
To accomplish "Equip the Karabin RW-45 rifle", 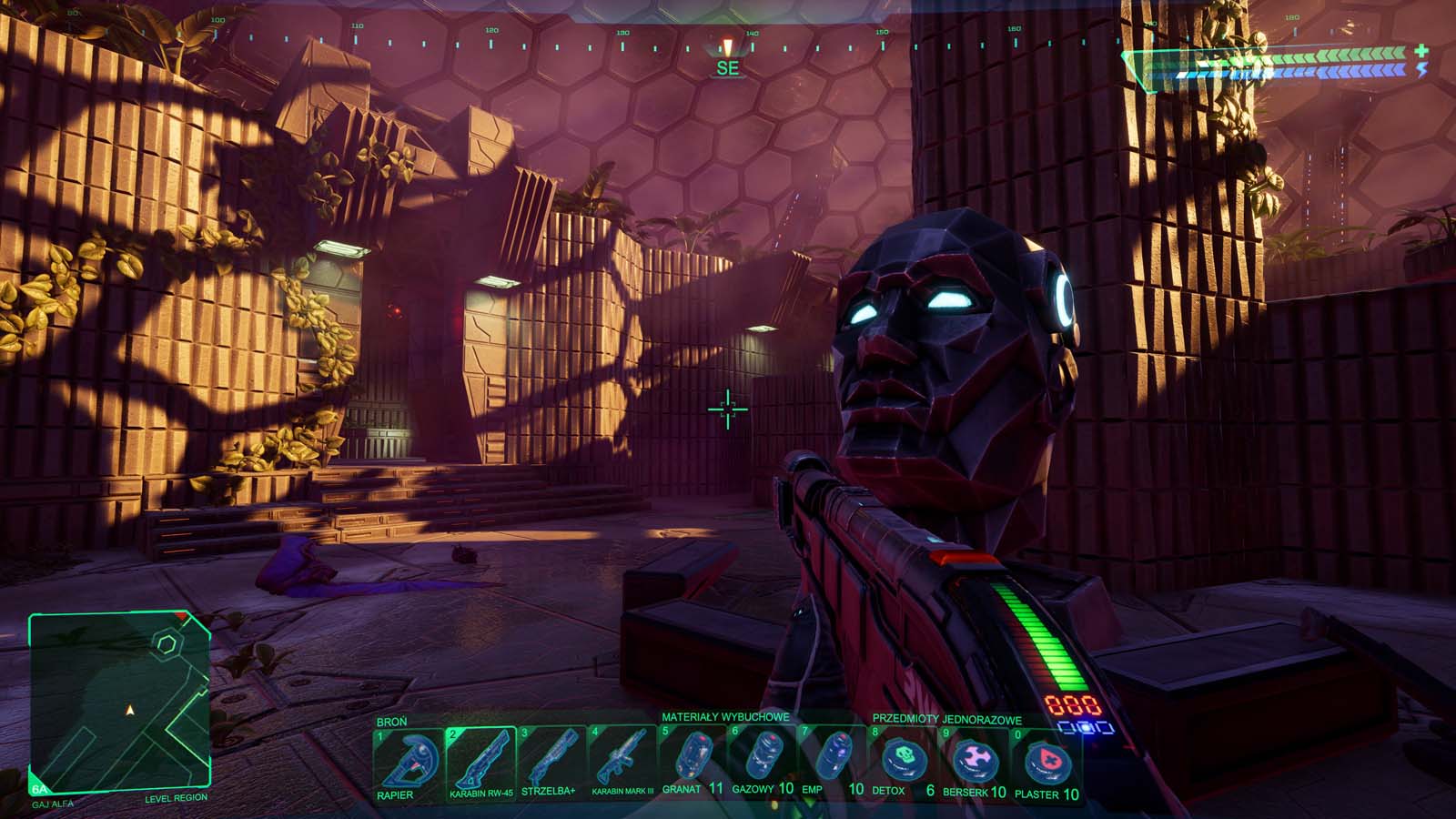I will tap(480, 761).
